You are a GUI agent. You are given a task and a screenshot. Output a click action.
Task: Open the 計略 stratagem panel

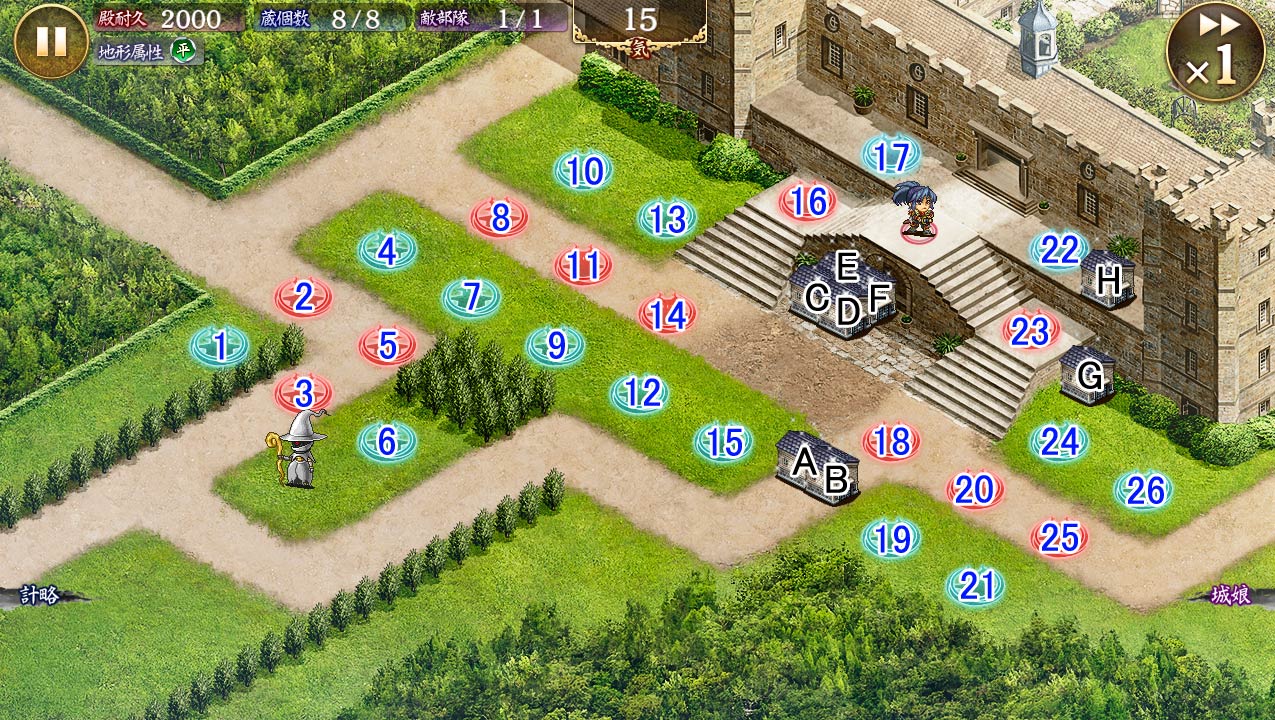(42, 596)
